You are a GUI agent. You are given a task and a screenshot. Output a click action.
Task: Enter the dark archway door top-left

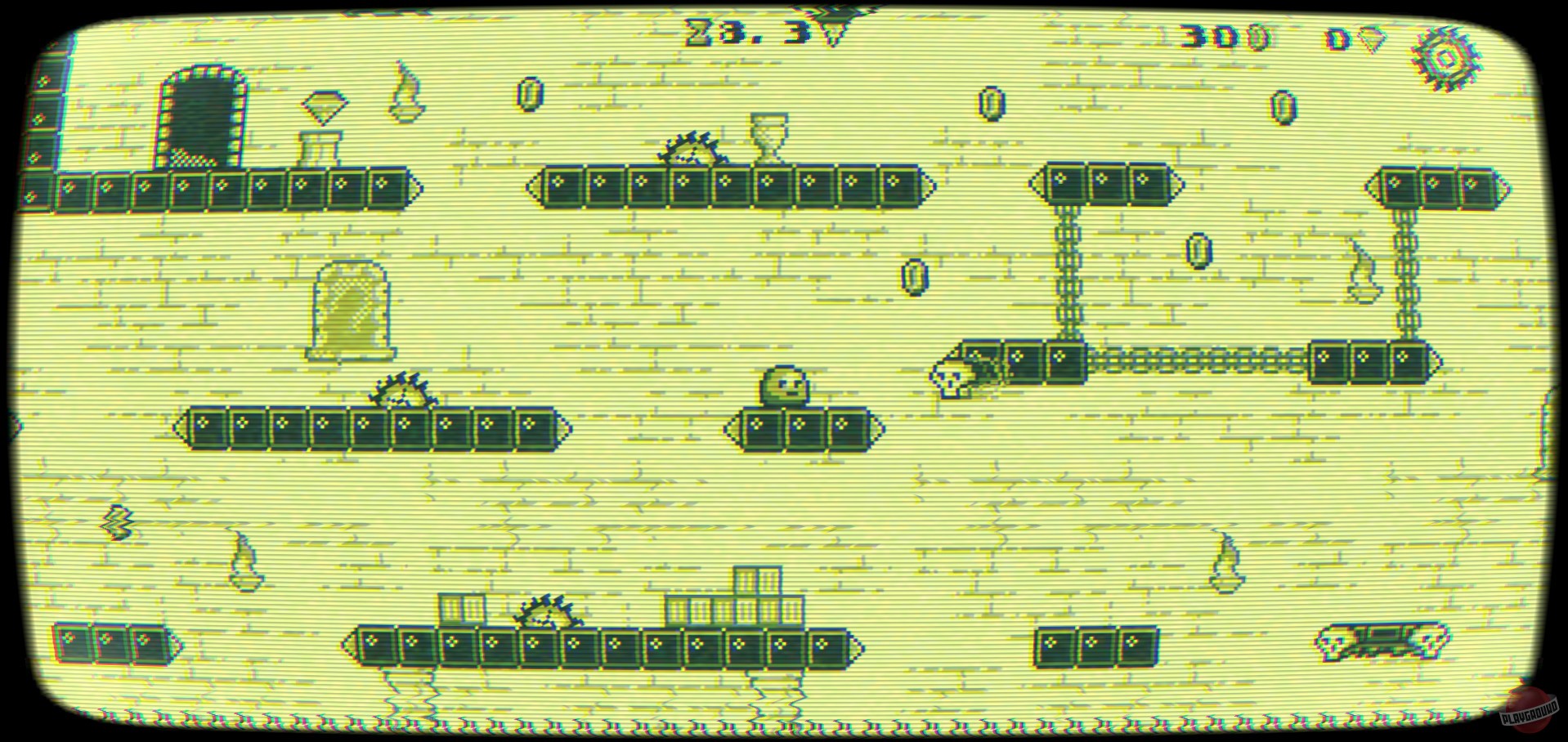(x=200, y=114)
